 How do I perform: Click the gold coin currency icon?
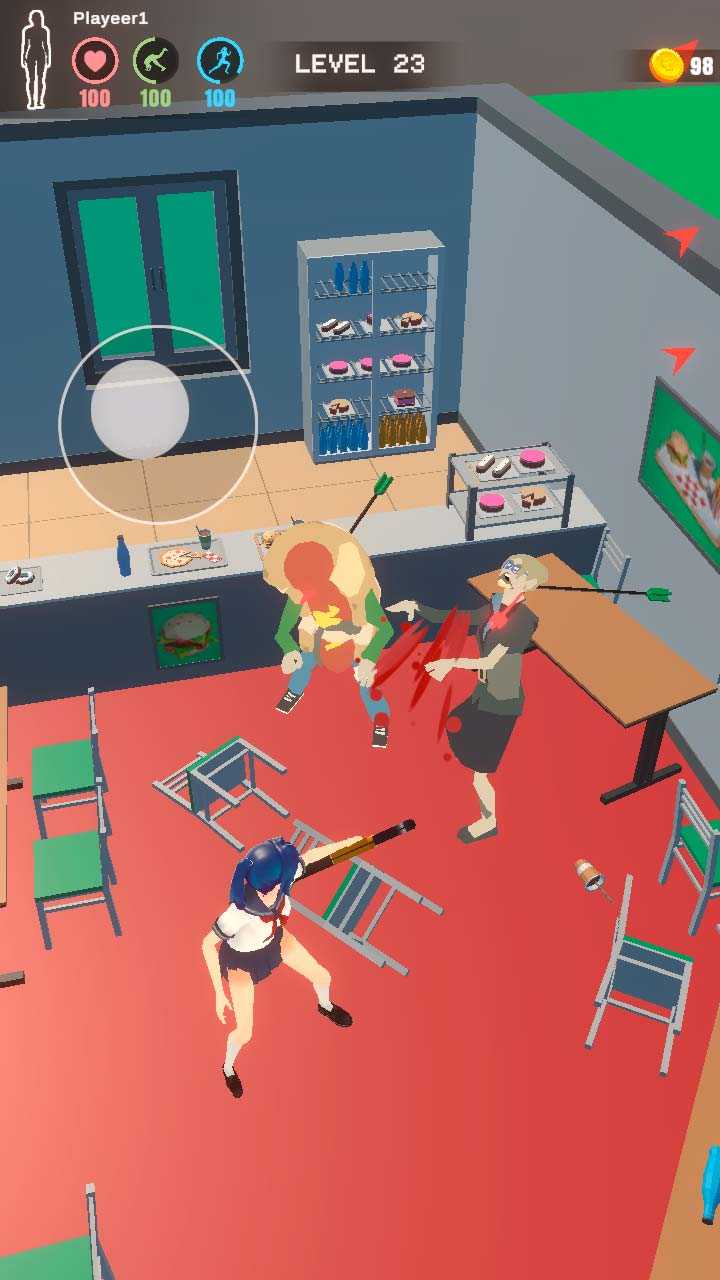(x=666, y=66)
